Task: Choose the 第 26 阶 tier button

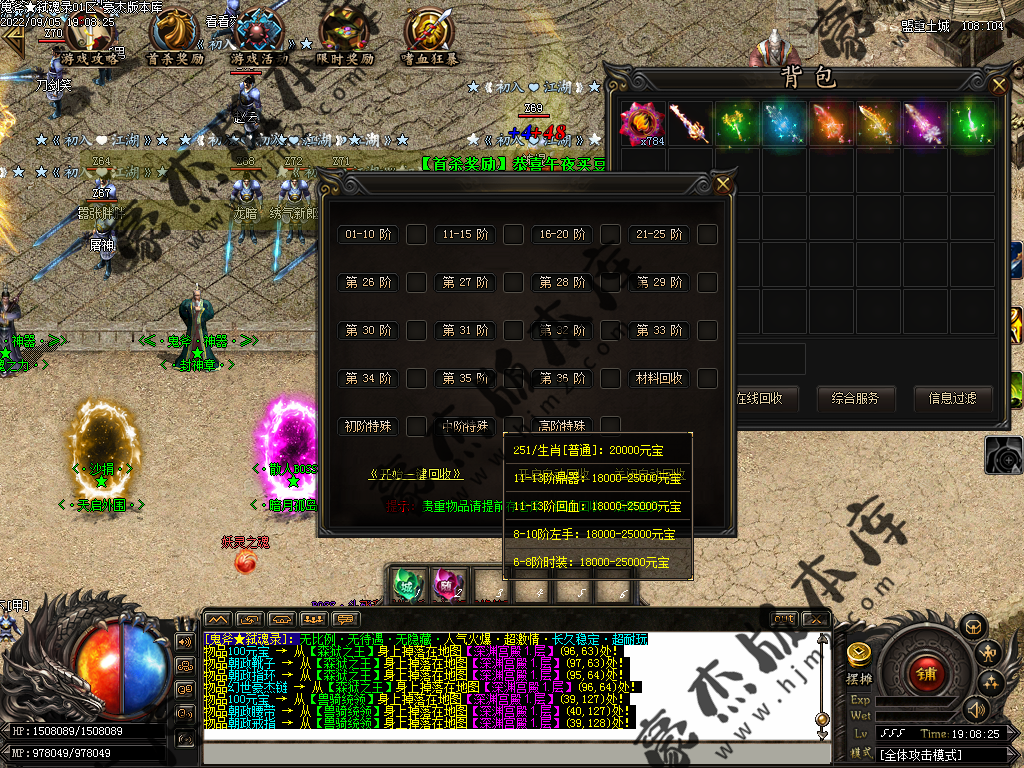Action: click(x=368, y=283)
